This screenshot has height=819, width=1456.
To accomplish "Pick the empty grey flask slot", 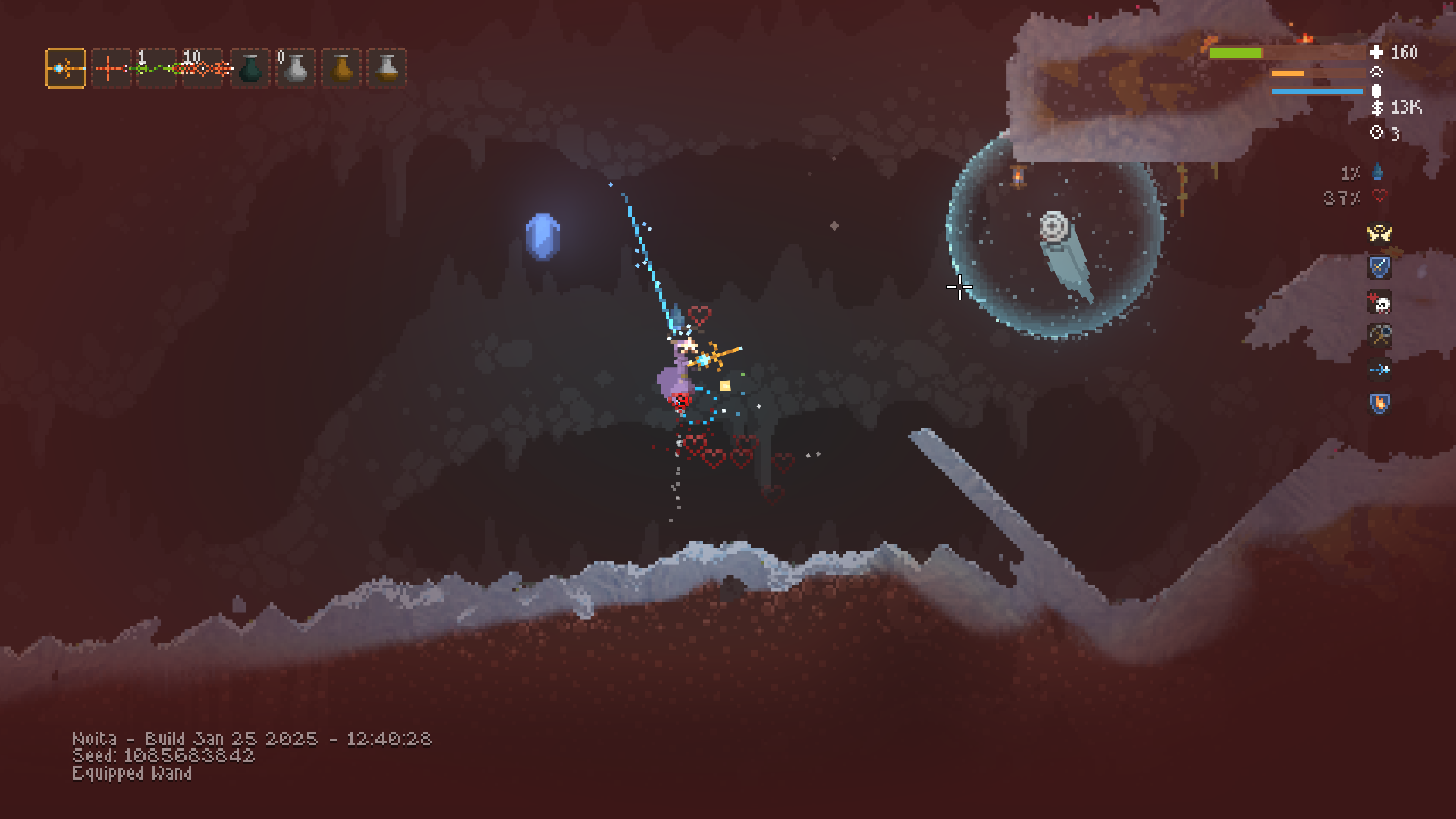I will 296,69.
